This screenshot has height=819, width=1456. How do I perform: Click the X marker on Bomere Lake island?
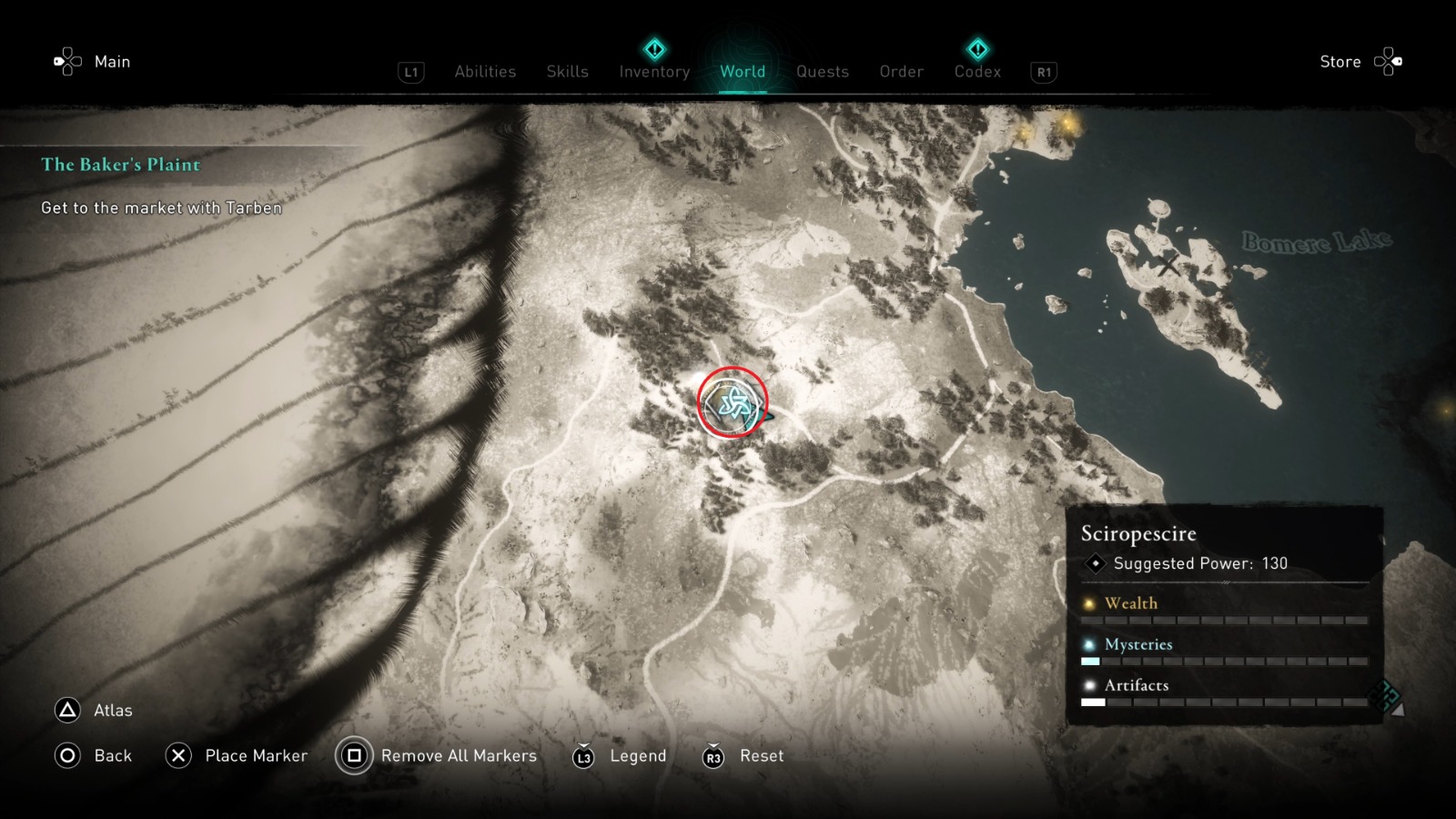click(x=1168, y=267)
